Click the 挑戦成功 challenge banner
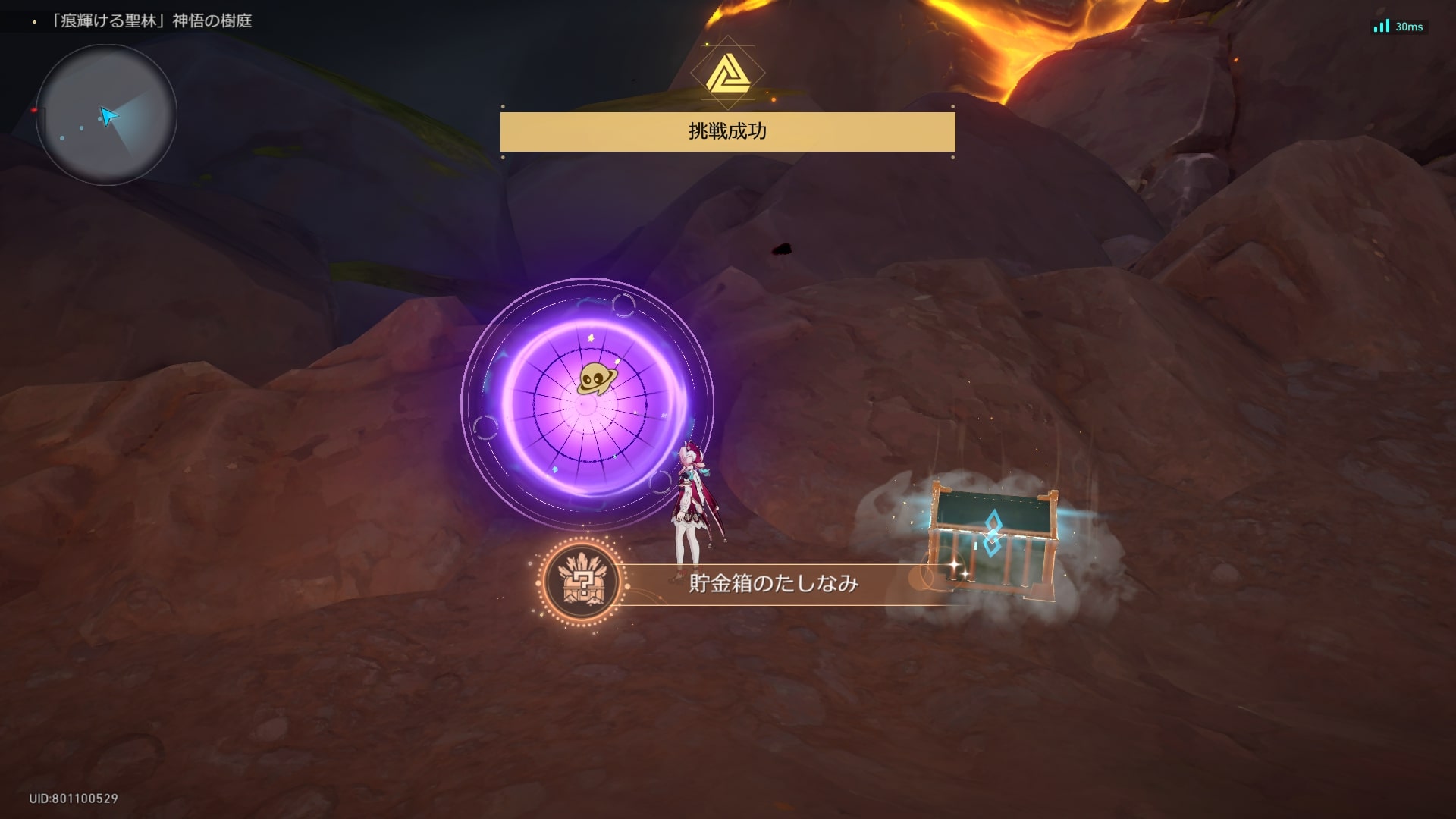 [727, 132]
